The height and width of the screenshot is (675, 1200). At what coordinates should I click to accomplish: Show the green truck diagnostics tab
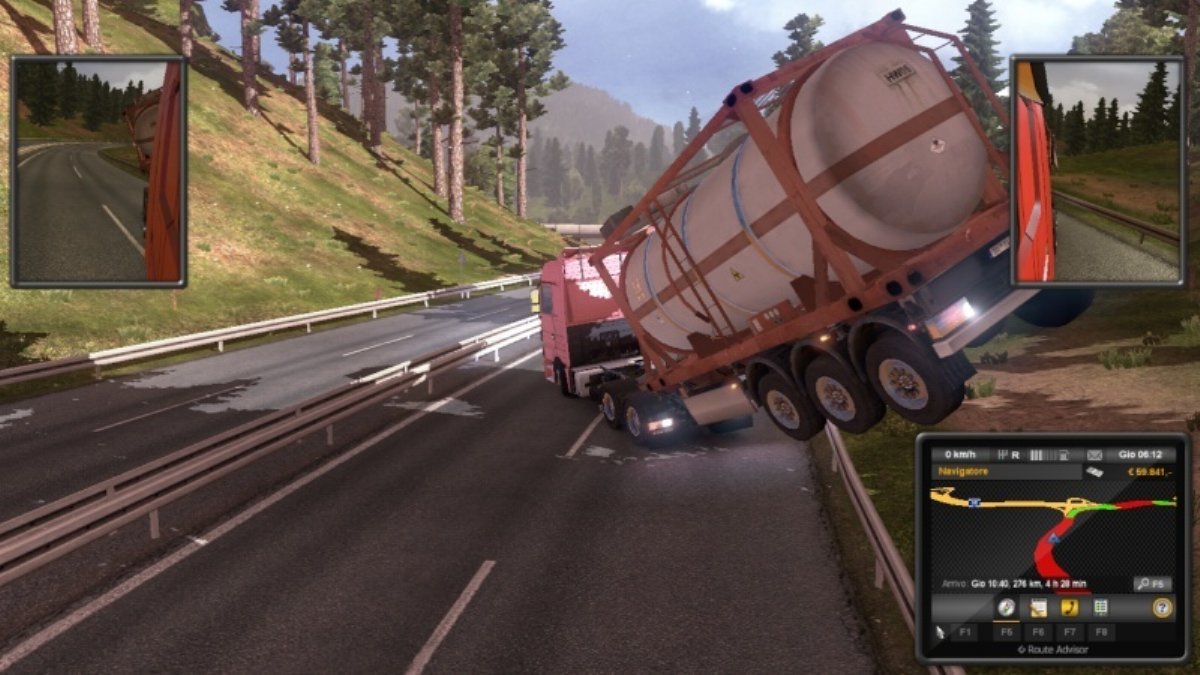pyautogui.click(x=1100, y=607)
